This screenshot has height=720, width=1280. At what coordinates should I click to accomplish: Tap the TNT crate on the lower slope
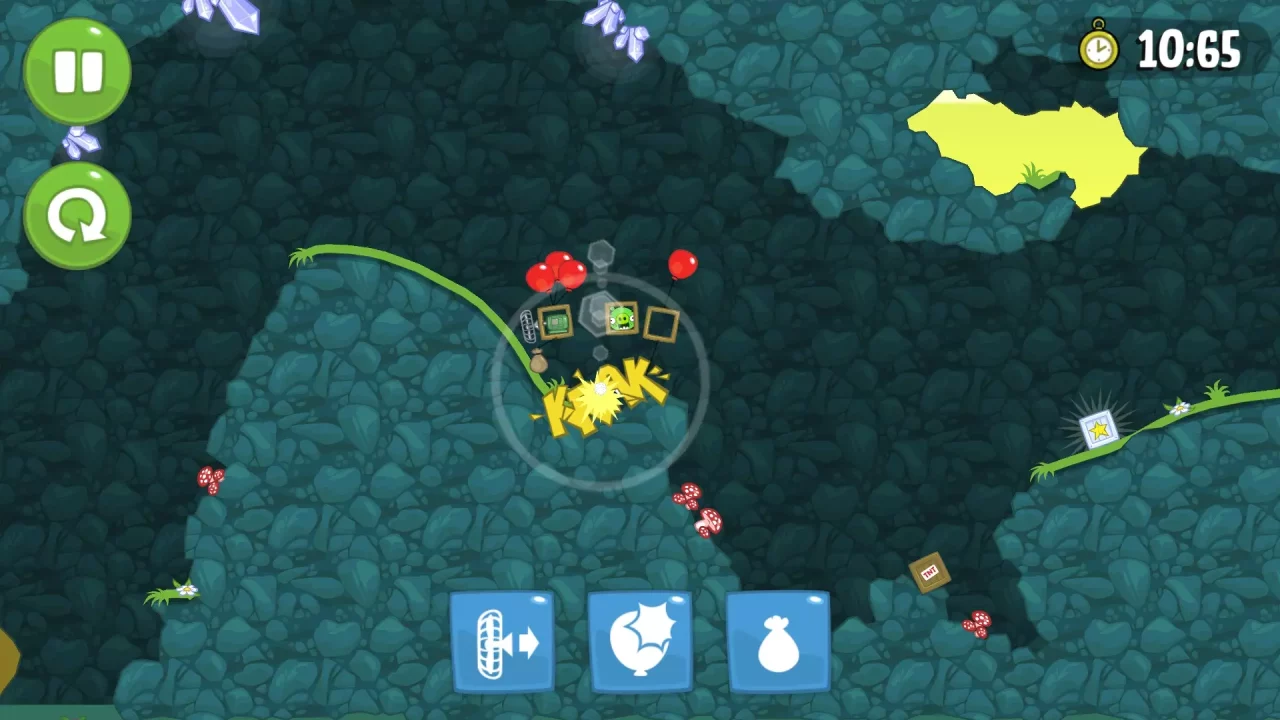point(929,573)
